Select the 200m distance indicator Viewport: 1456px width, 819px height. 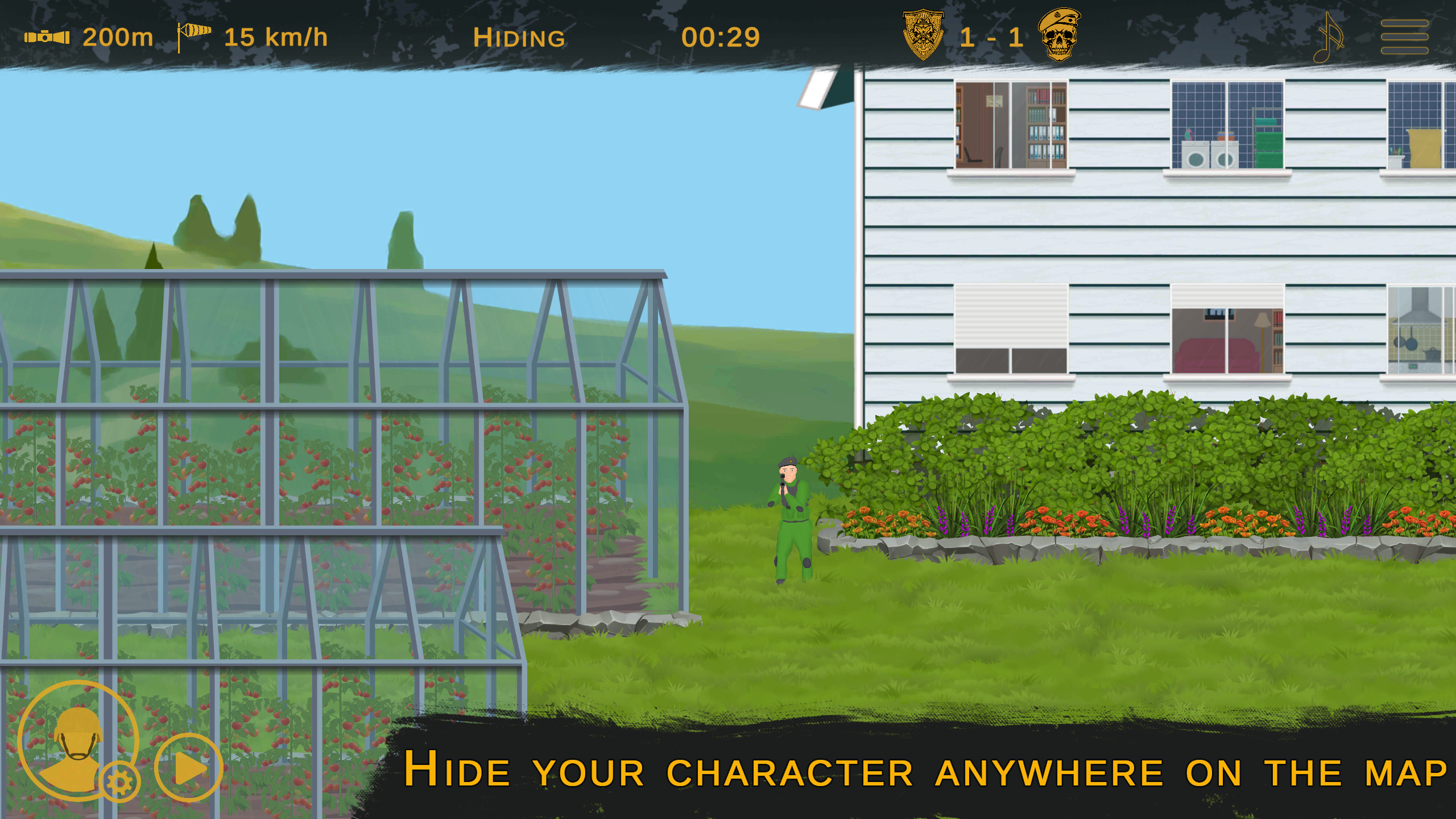[x=118, y=36]
